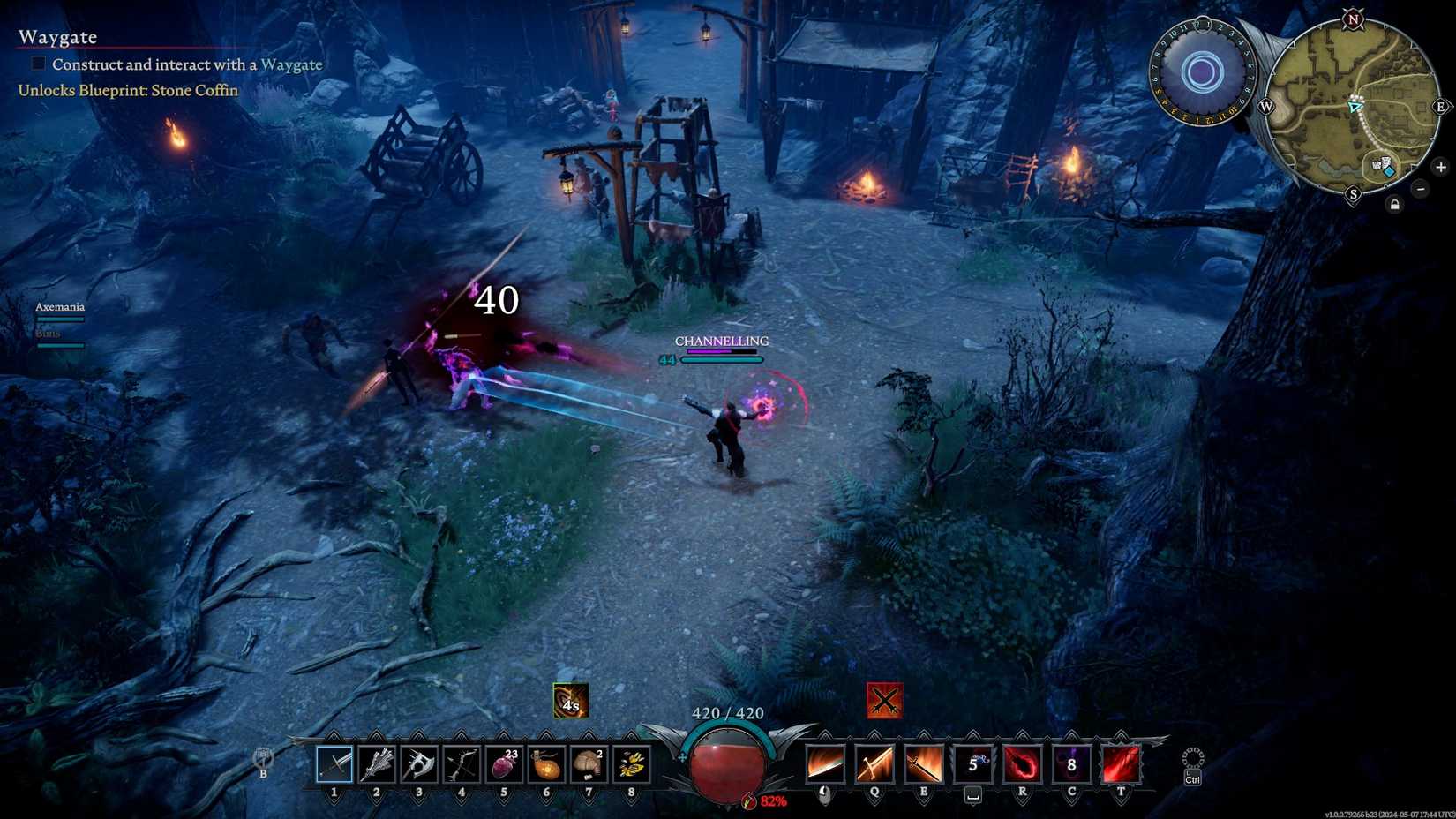1456x819 pixels.
Task: Click the blood pool orb showing 82%
Action: pyautogui.click(x=725, y=764)
